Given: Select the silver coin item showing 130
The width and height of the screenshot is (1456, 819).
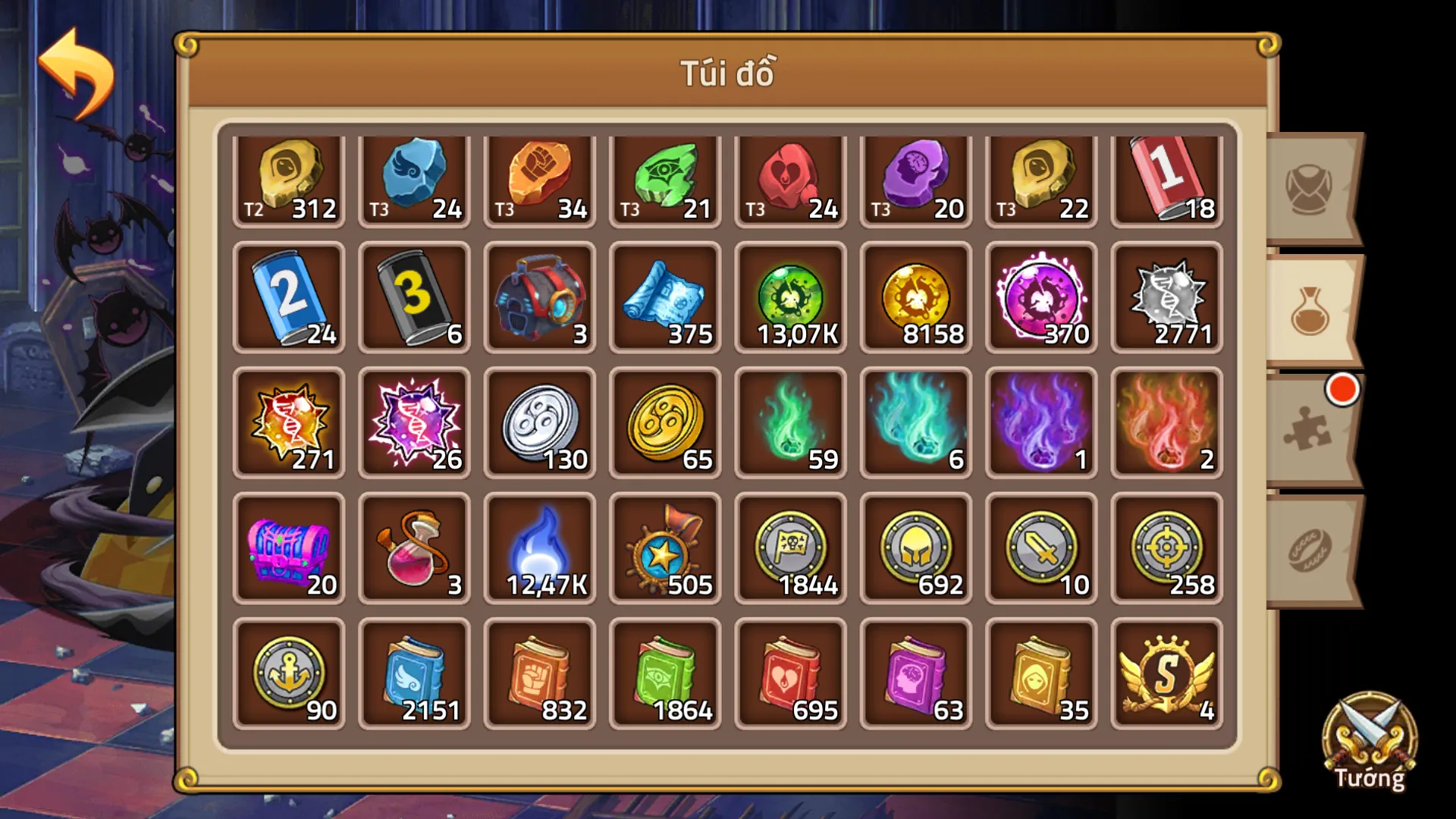Looking at the screenshot, I should [539, 425].
